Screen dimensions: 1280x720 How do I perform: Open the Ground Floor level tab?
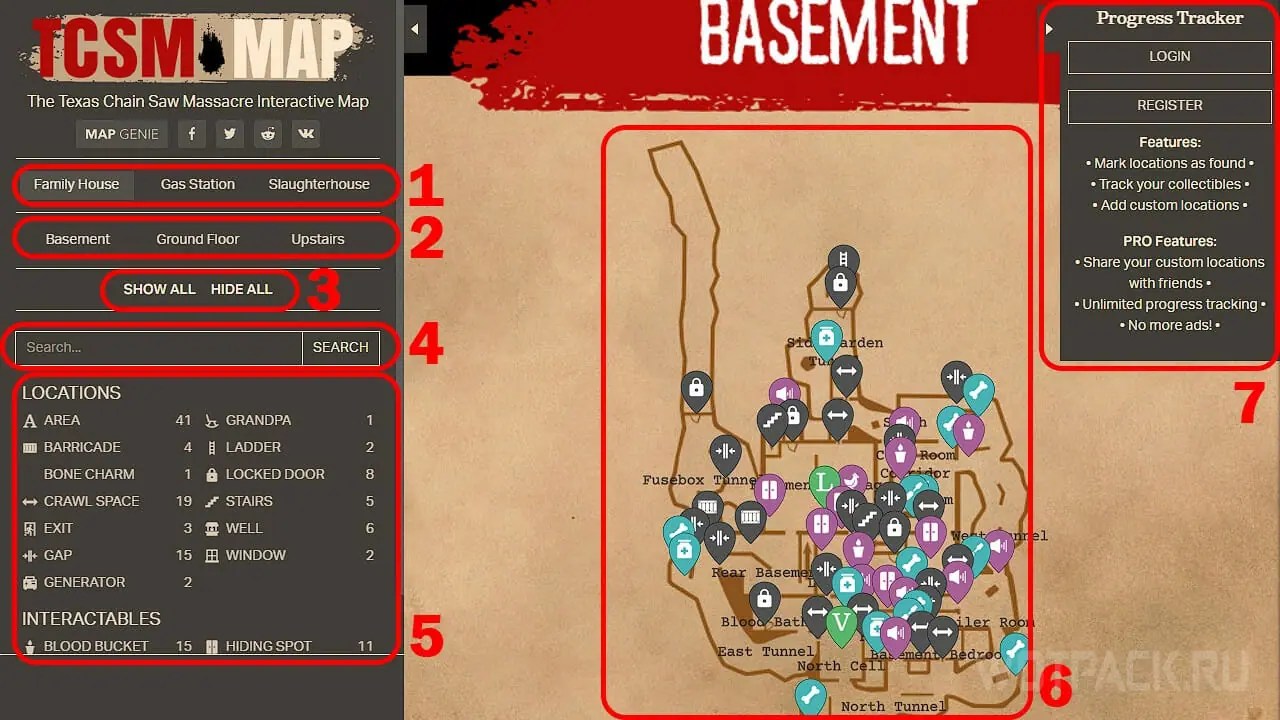click(198, 238)
